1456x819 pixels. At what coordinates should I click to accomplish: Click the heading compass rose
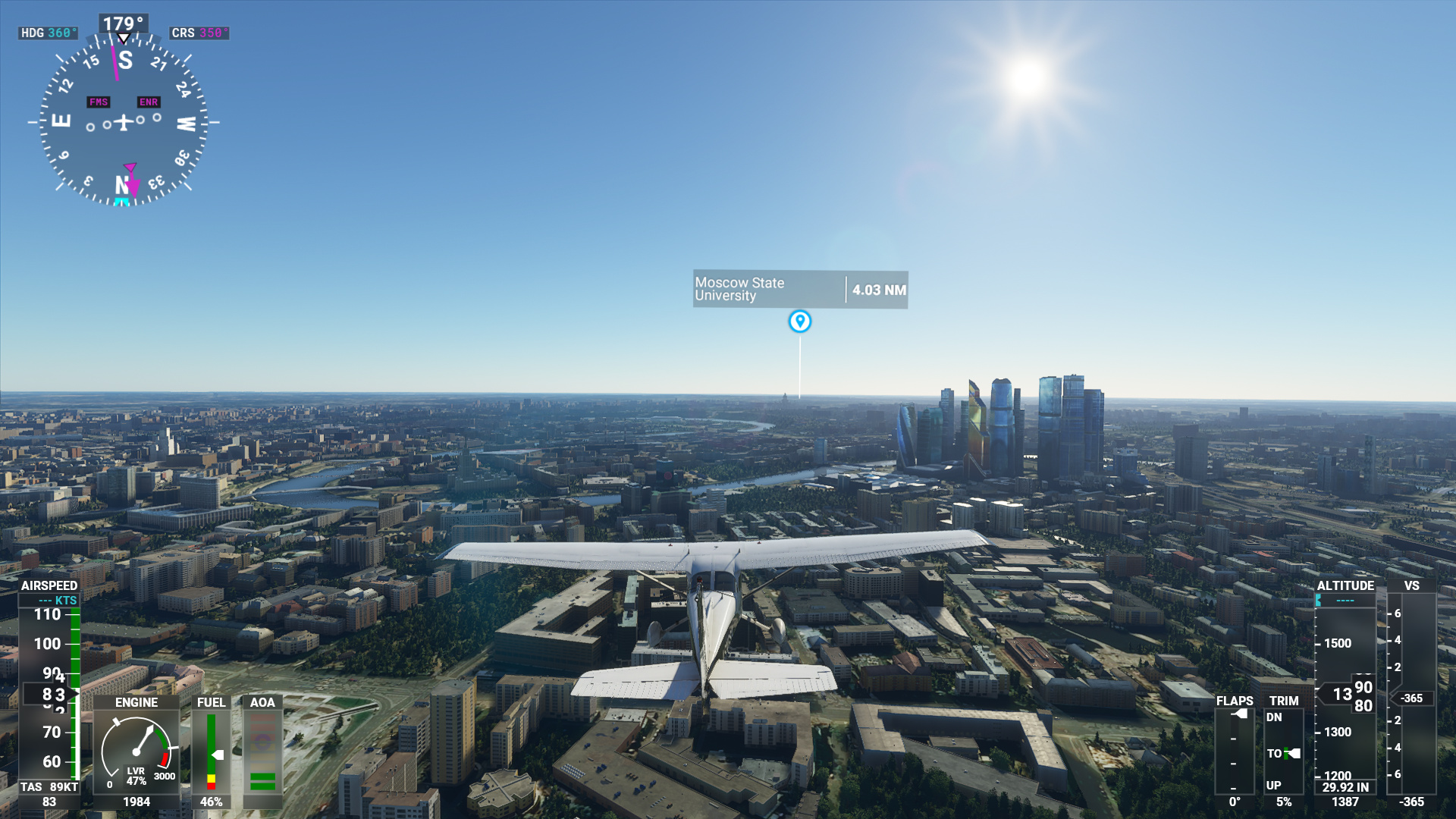click(x=124, y=121)
